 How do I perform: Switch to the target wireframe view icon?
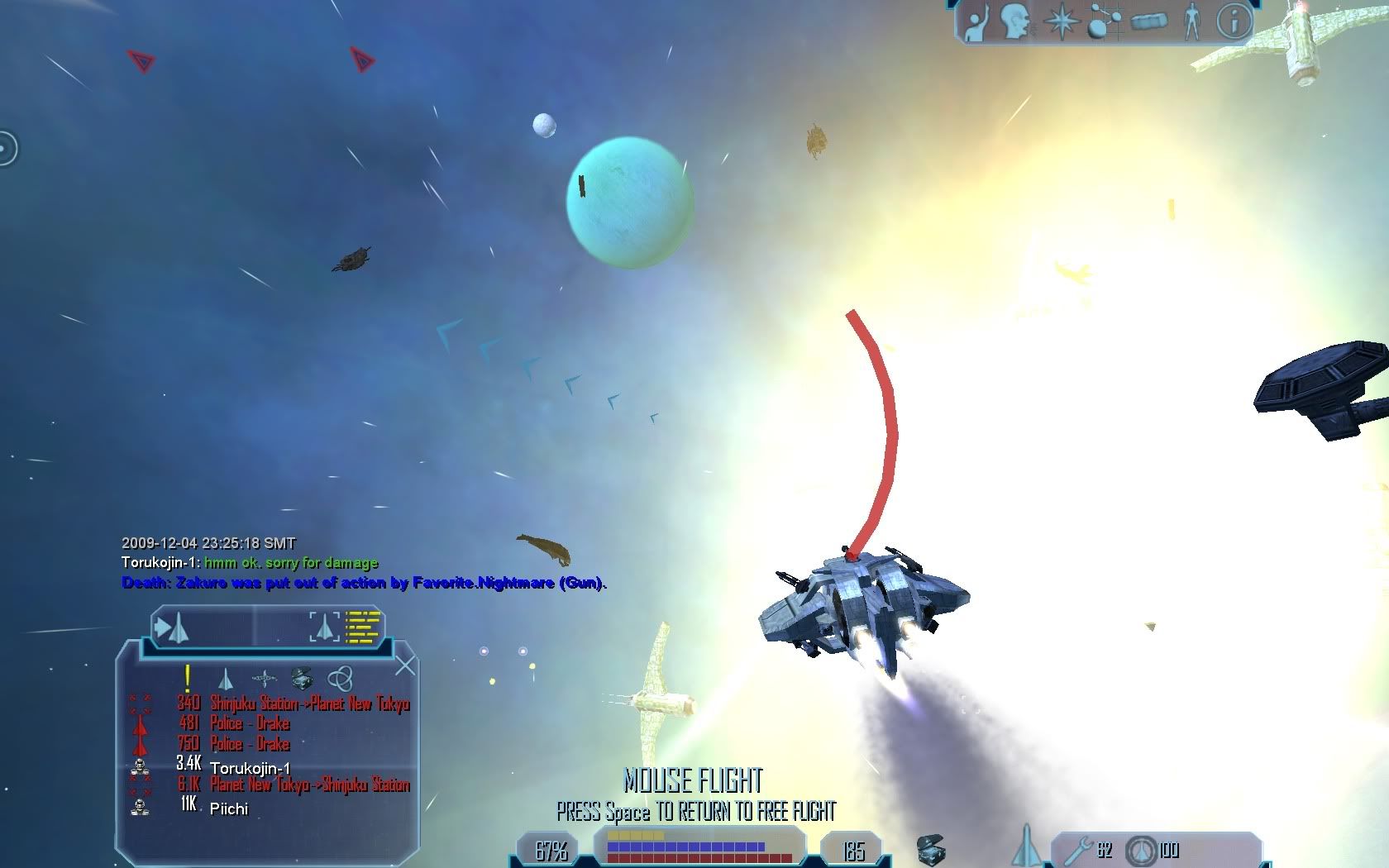324,627
